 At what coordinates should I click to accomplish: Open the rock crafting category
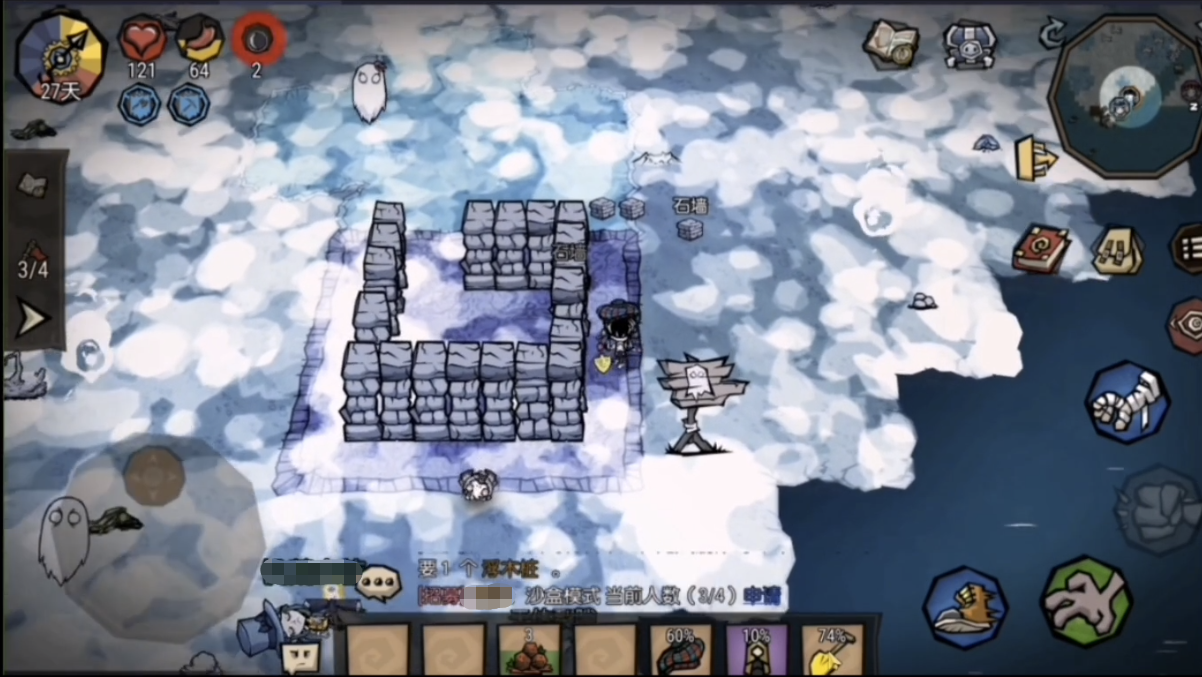(x=33, y=185)
